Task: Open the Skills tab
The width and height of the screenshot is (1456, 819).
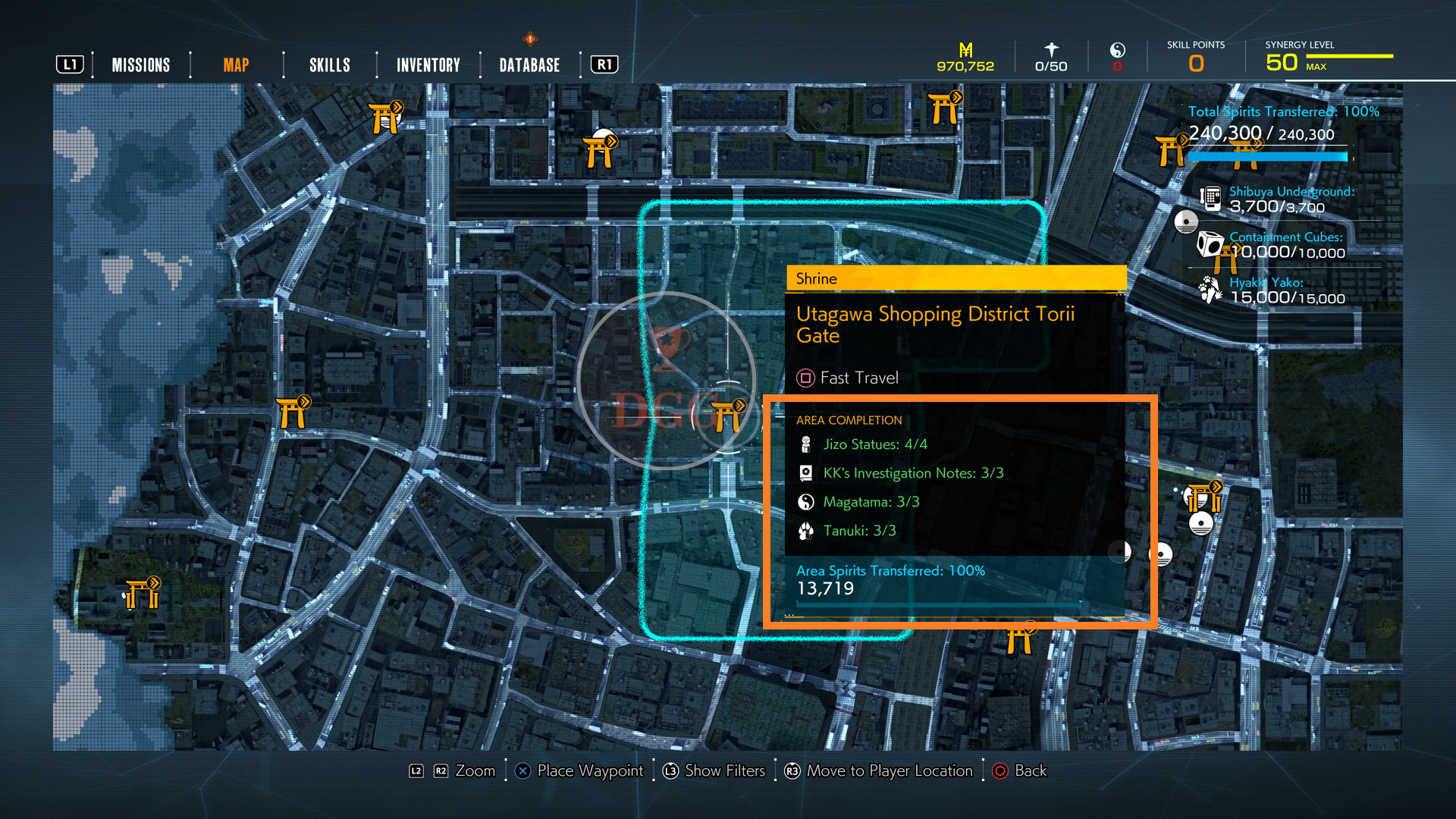Action: (330, 65)
